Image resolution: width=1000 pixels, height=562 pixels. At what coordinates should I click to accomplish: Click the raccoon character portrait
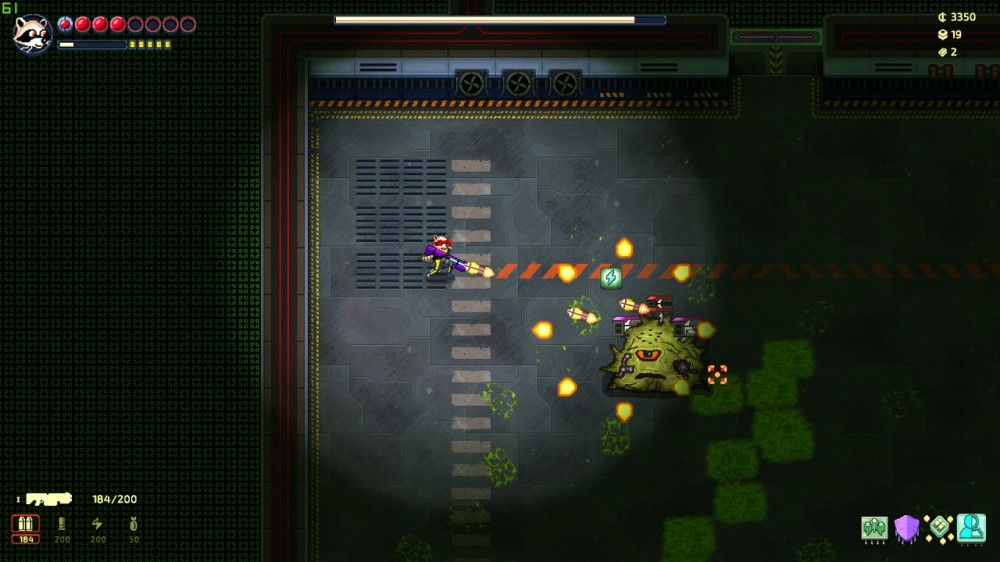(32, 33)
